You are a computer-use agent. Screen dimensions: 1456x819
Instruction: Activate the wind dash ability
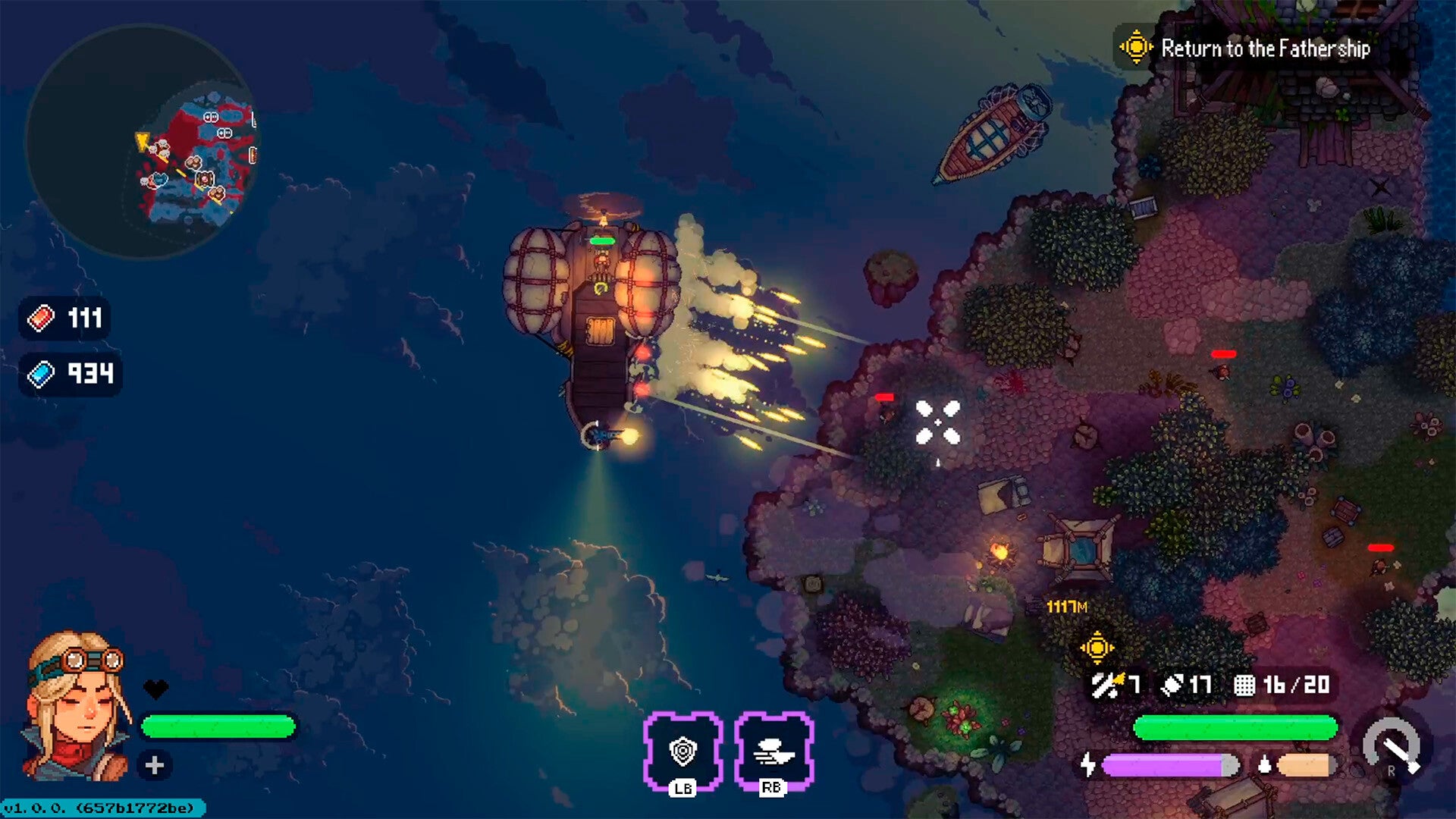point(773,751)
